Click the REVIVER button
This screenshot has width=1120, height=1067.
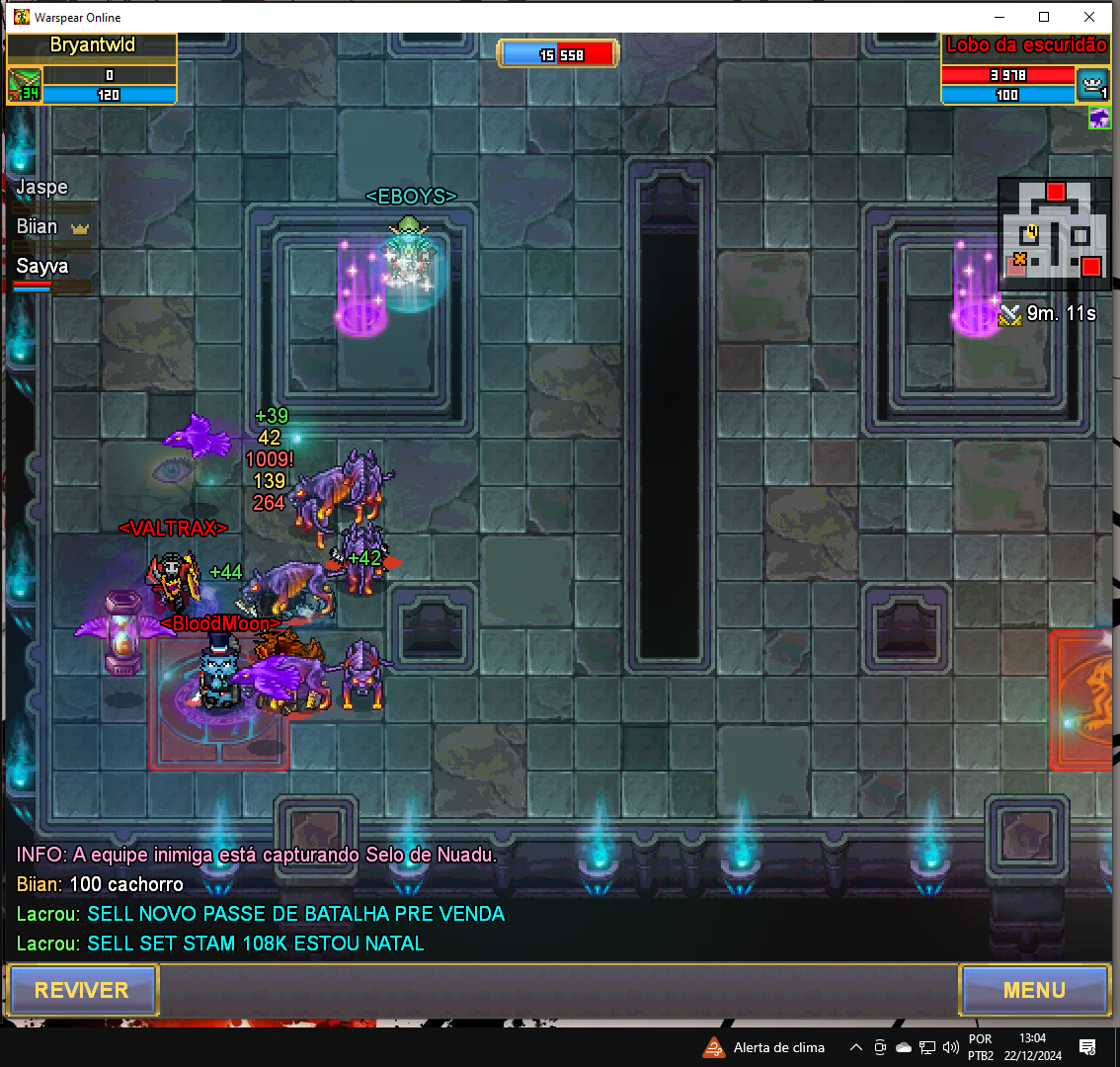point(82,990)
